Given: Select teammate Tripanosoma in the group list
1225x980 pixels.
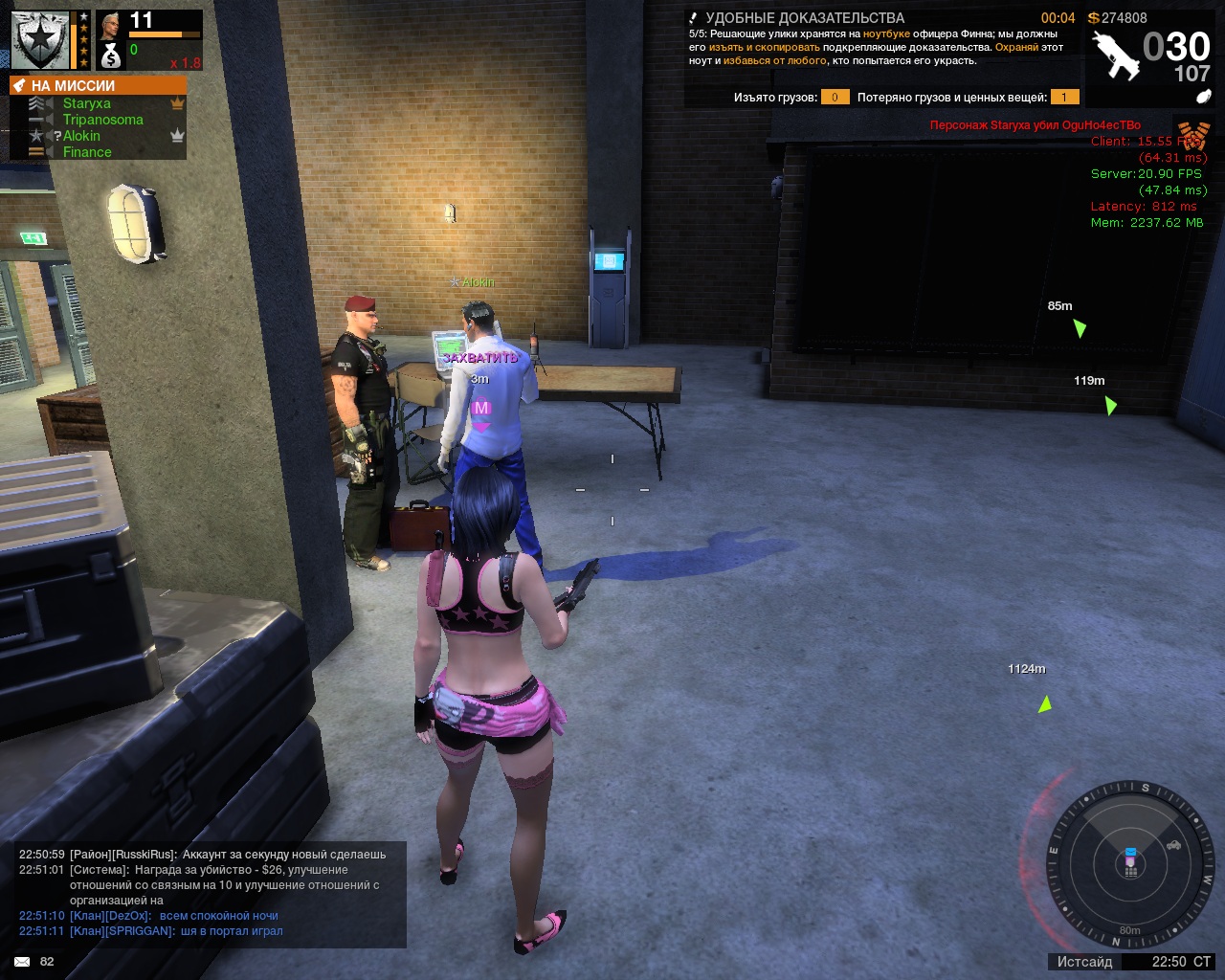Looking at the screenshot, I should [x=102, y=120].
